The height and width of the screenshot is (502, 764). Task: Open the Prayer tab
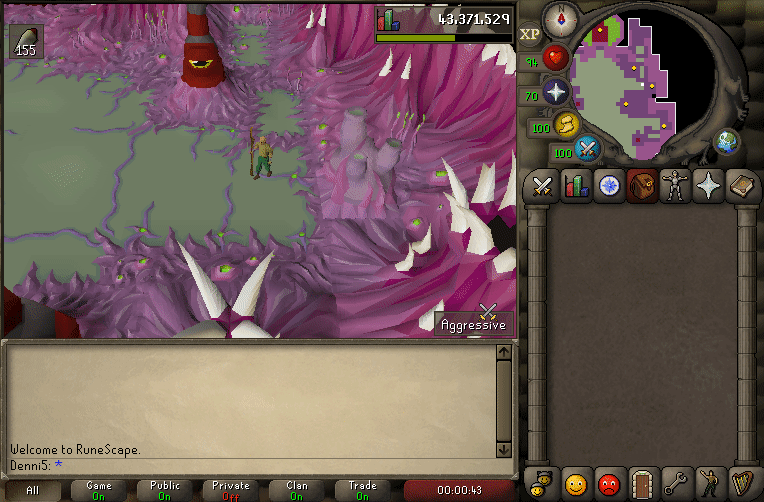pyautogui.click(x=709, y=186)
